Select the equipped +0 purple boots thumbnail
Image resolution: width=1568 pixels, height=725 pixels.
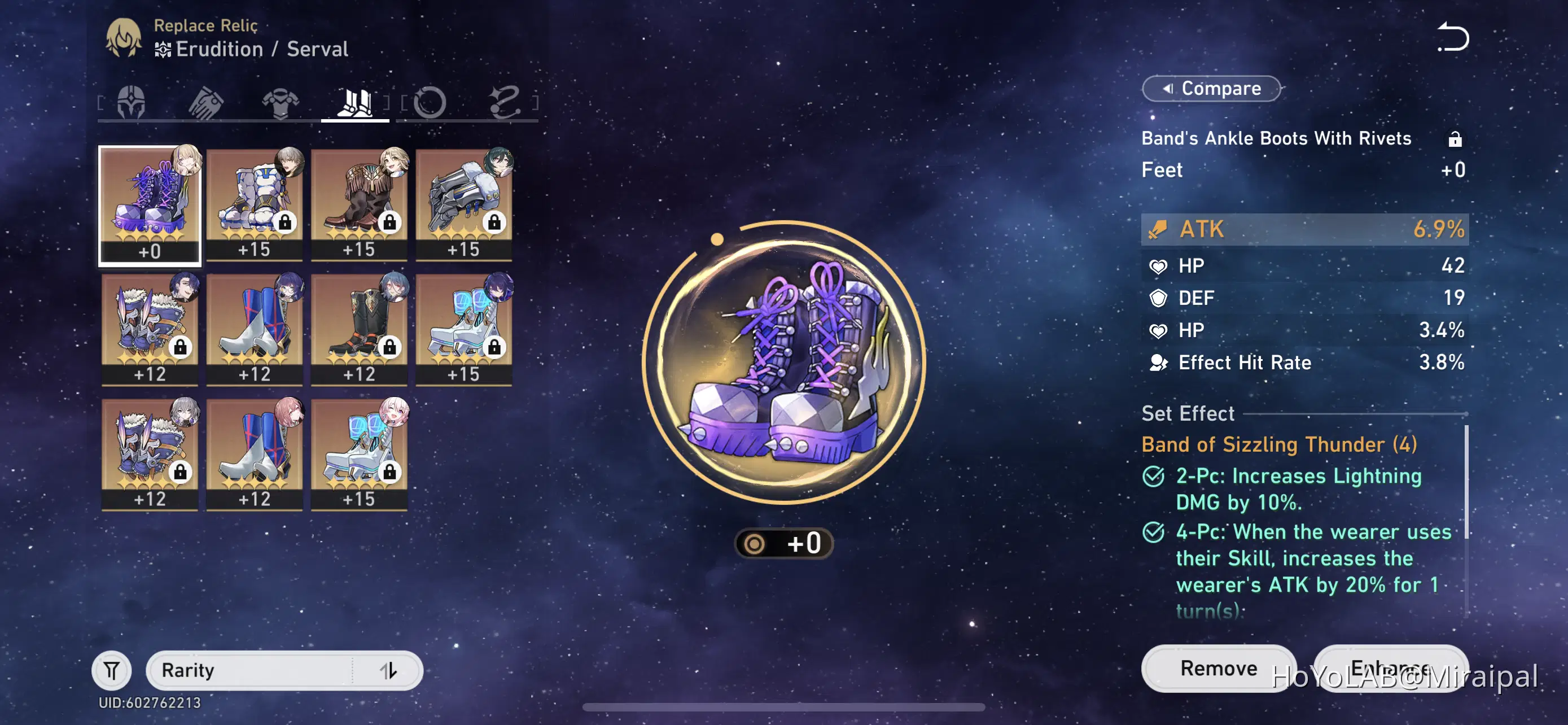[x=149, y=204]
